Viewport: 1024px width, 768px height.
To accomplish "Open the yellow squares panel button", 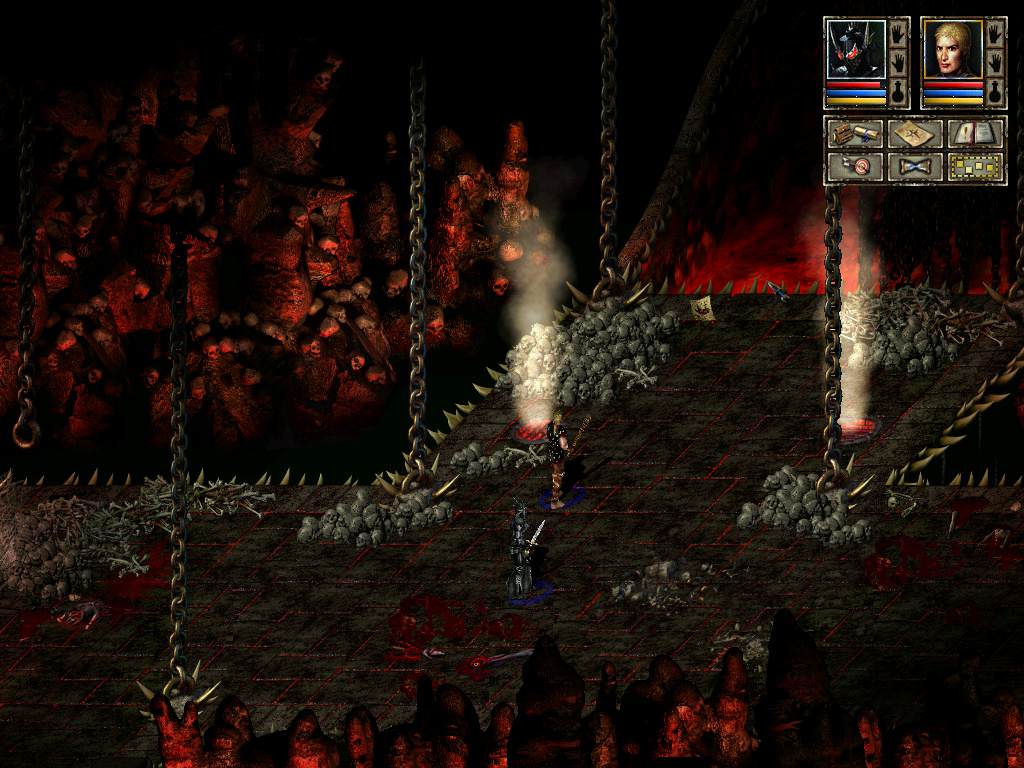I will [976, 166].
